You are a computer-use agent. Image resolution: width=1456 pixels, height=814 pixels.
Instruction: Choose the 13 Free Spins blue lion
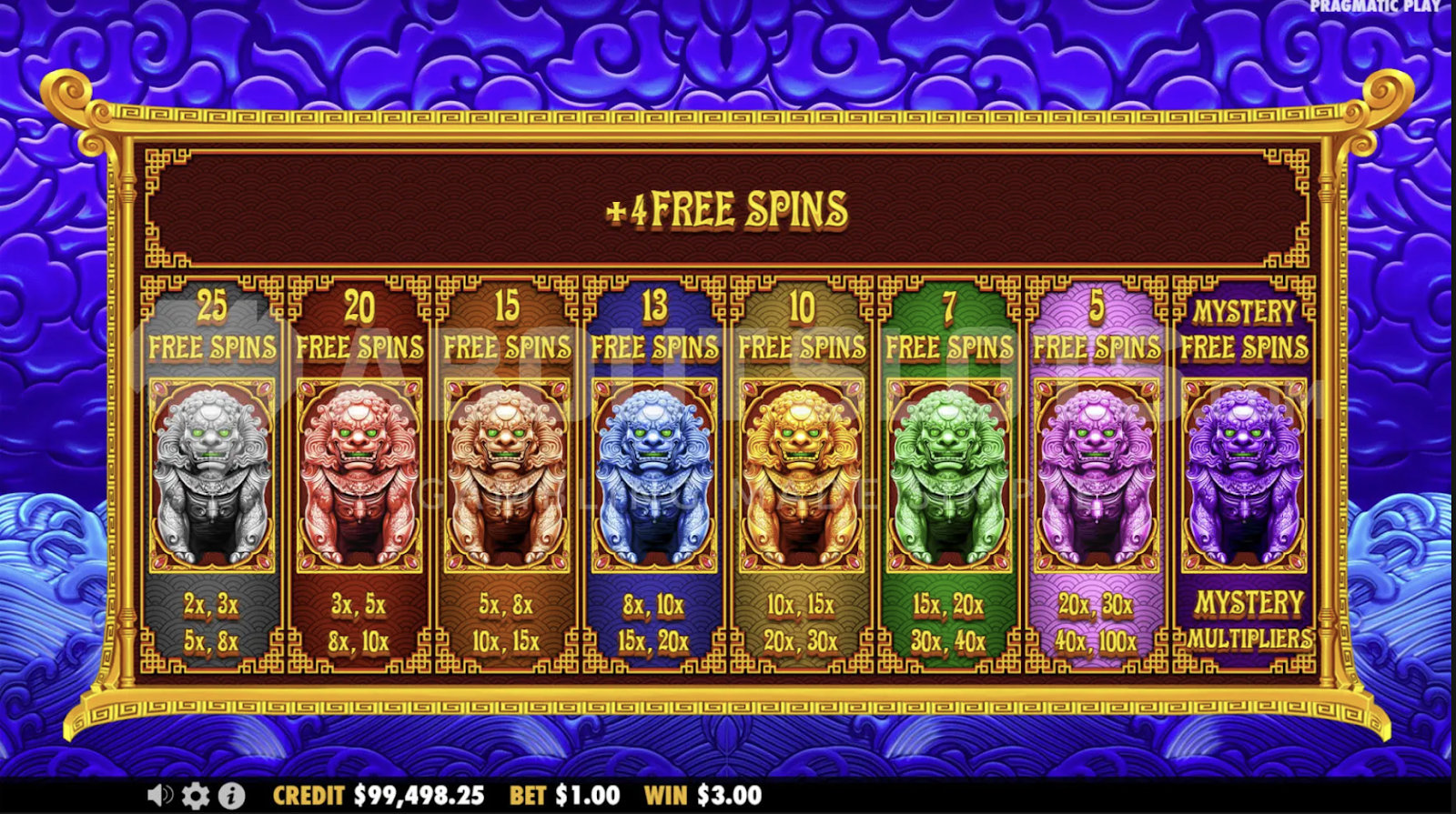654,475
